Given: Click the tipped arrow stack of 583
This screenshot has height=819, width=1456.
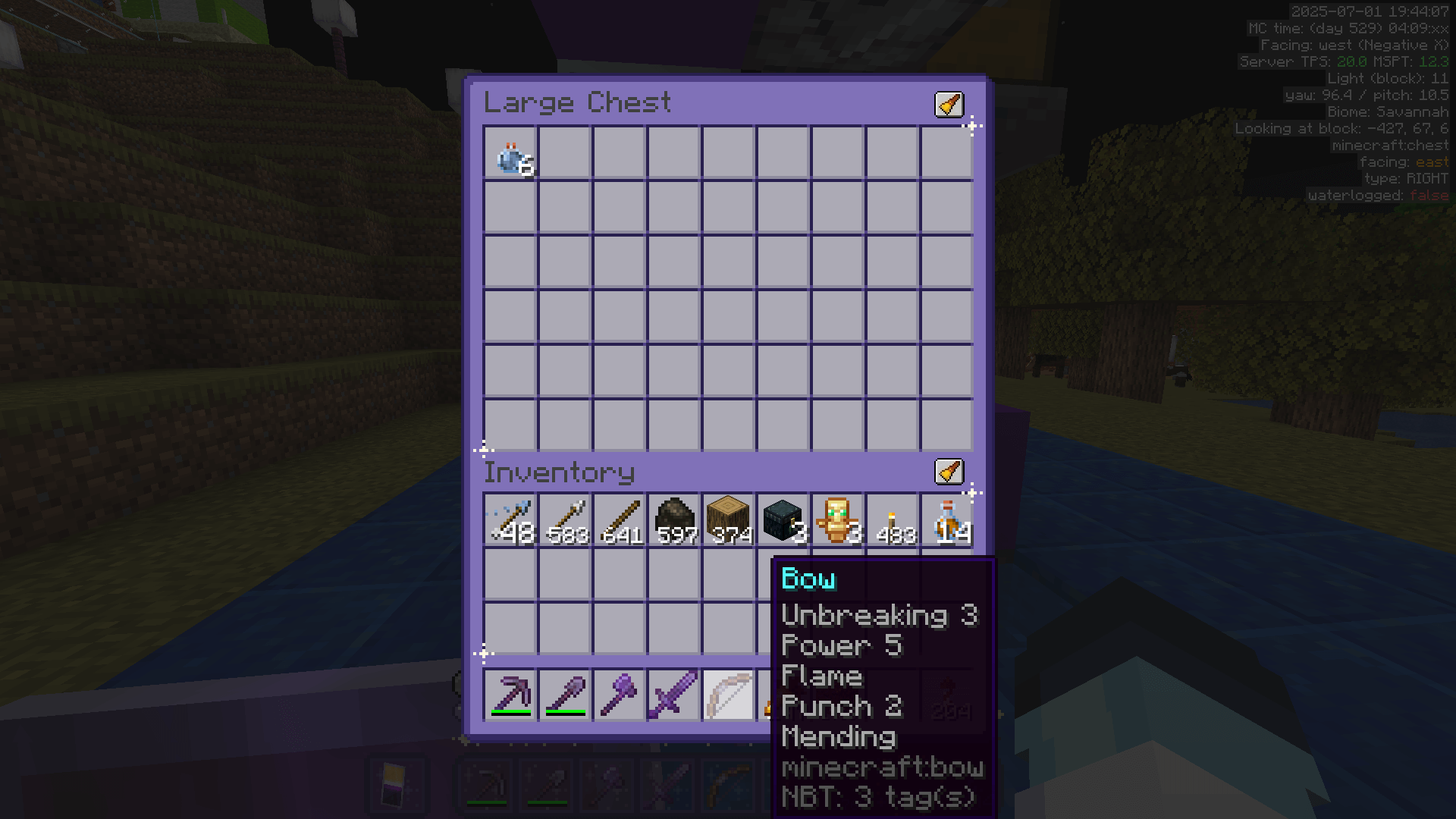Looking at the screenshot, I should point(564,519).
